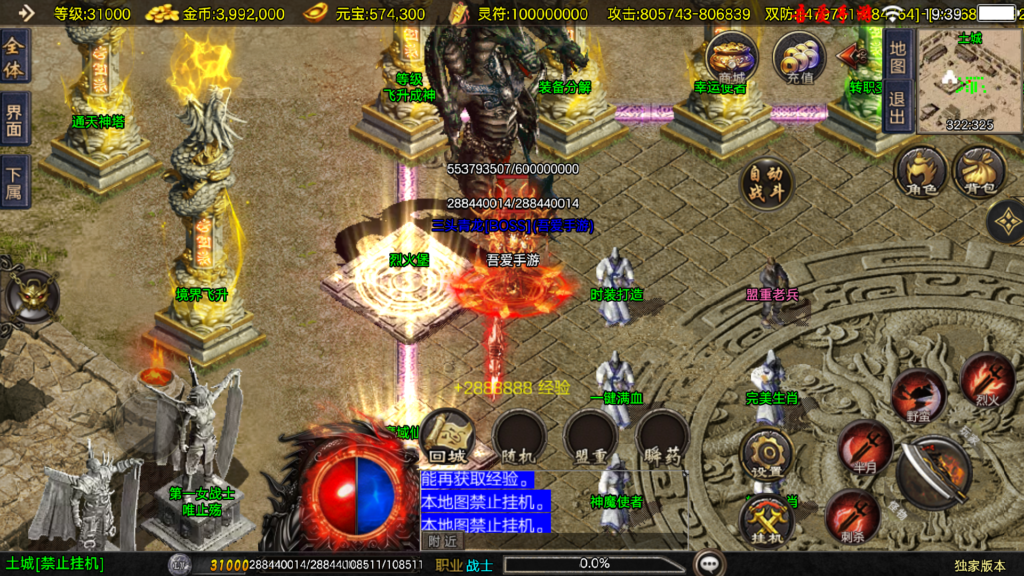
Task: Open the 地图 map
Action: pyautogui.click(x=897, y=59)
